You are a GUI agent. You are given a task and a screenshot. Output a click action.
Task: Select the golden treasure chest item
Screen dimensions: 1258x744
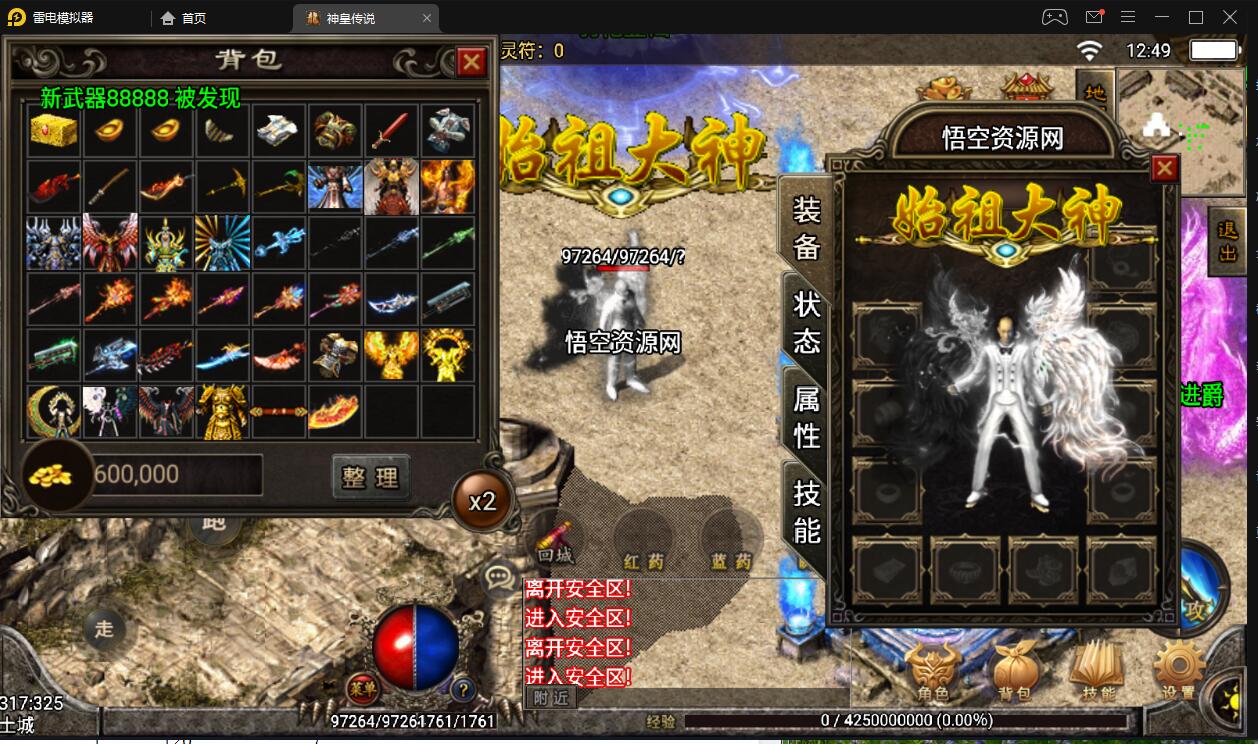click(54, 130)
